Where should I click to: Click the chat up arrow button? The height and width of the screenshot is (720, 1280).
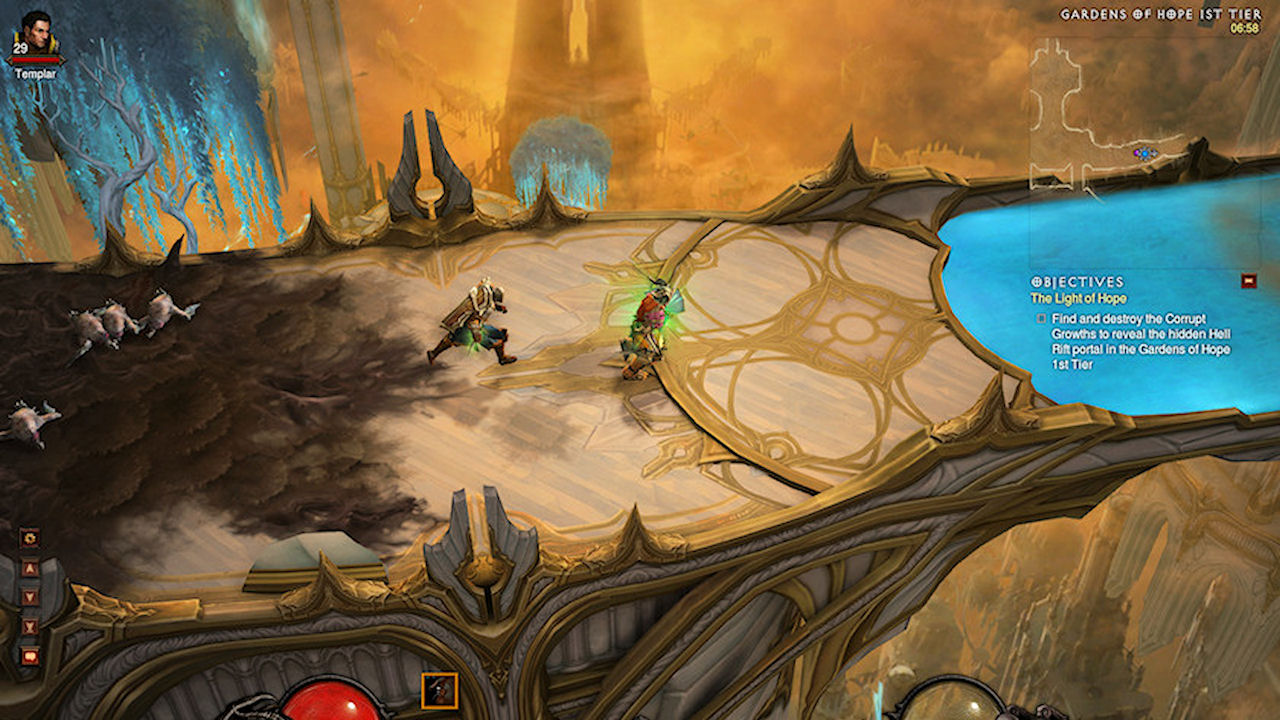(29, 567)
